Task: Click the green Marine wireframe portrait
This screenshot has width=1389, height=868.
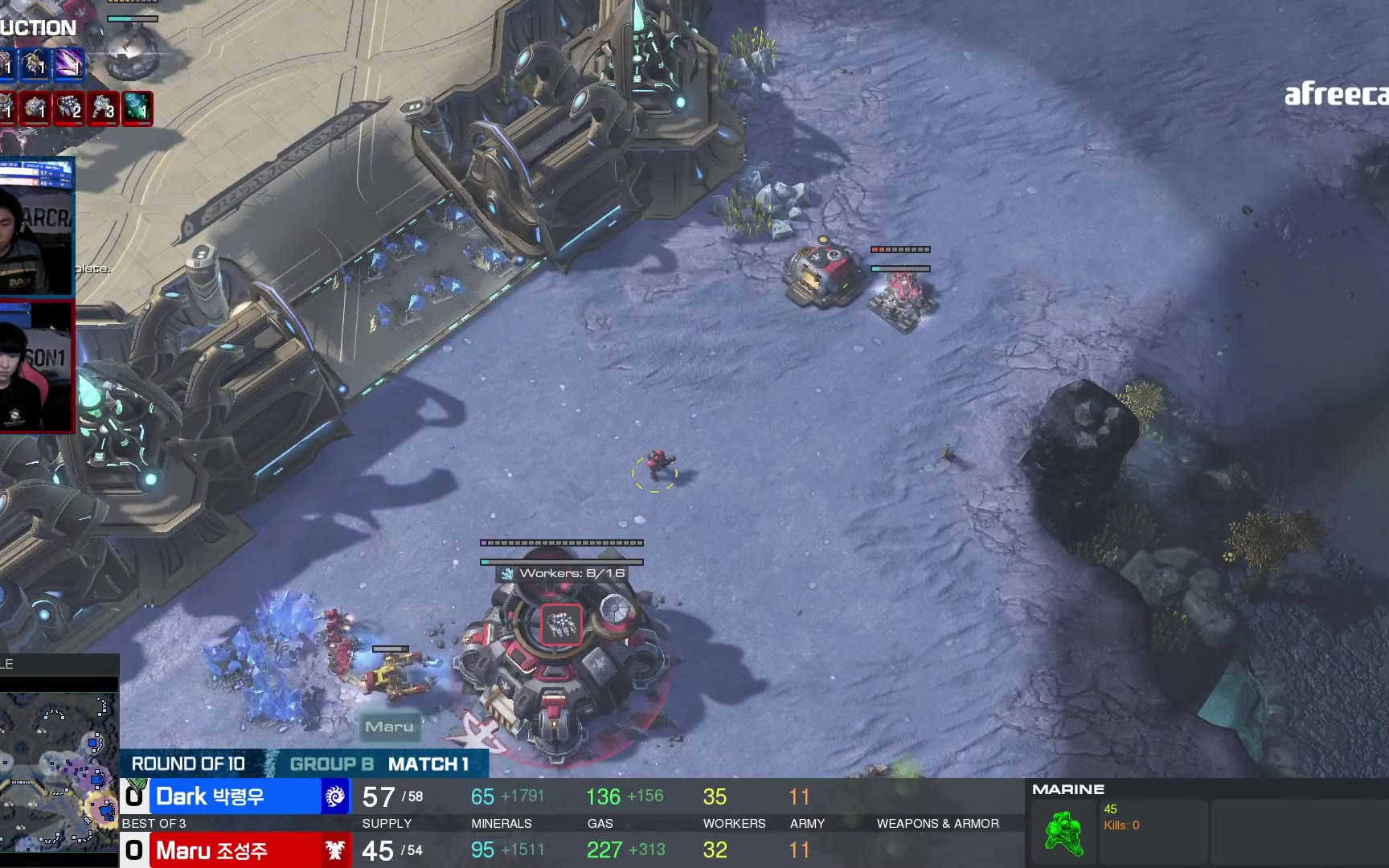Action: coord(1064,833)
